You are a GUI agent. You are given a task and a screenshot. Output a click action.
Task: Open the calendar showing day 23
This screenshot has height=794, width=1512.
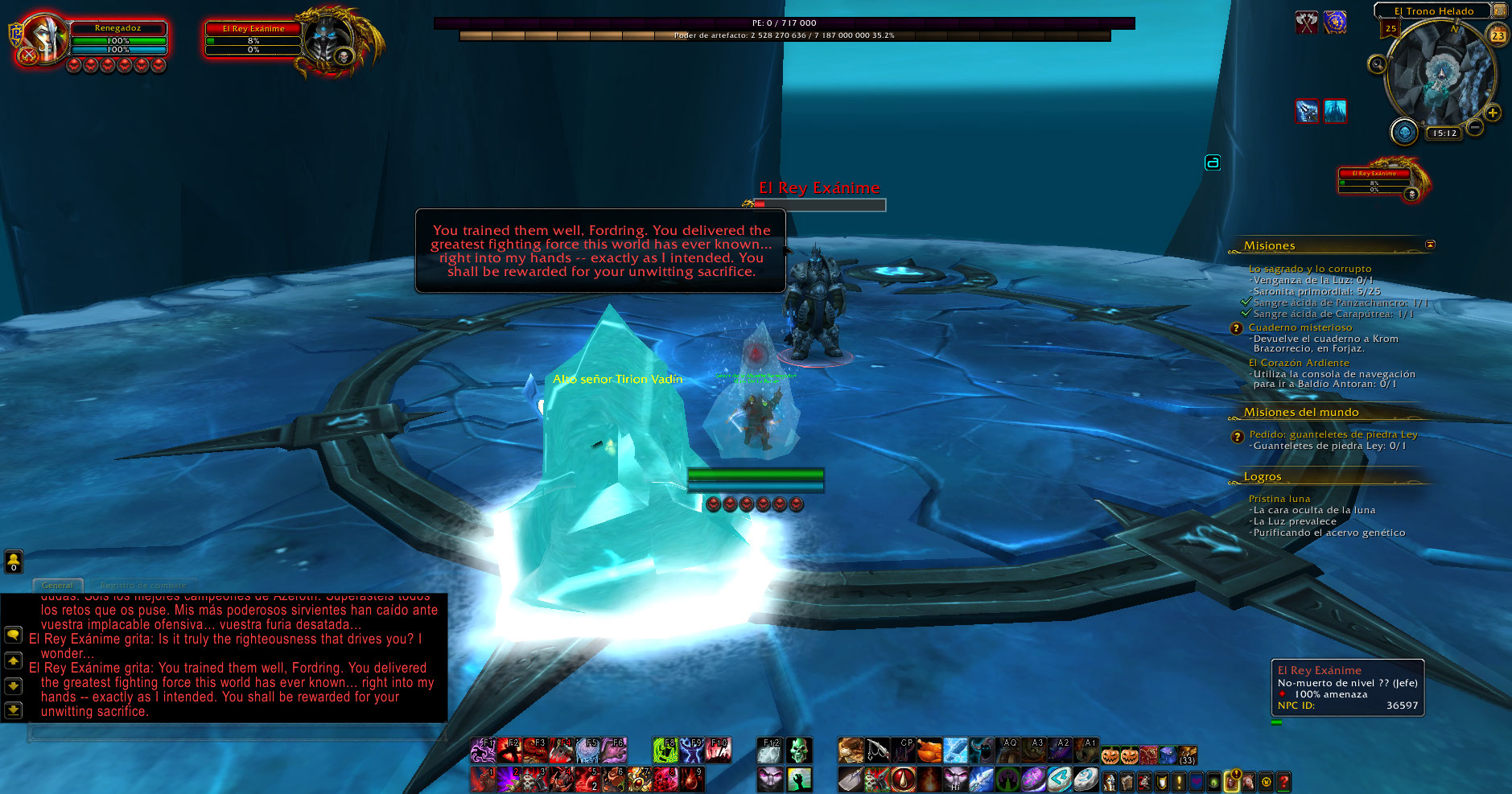[x=1498, y=35]
